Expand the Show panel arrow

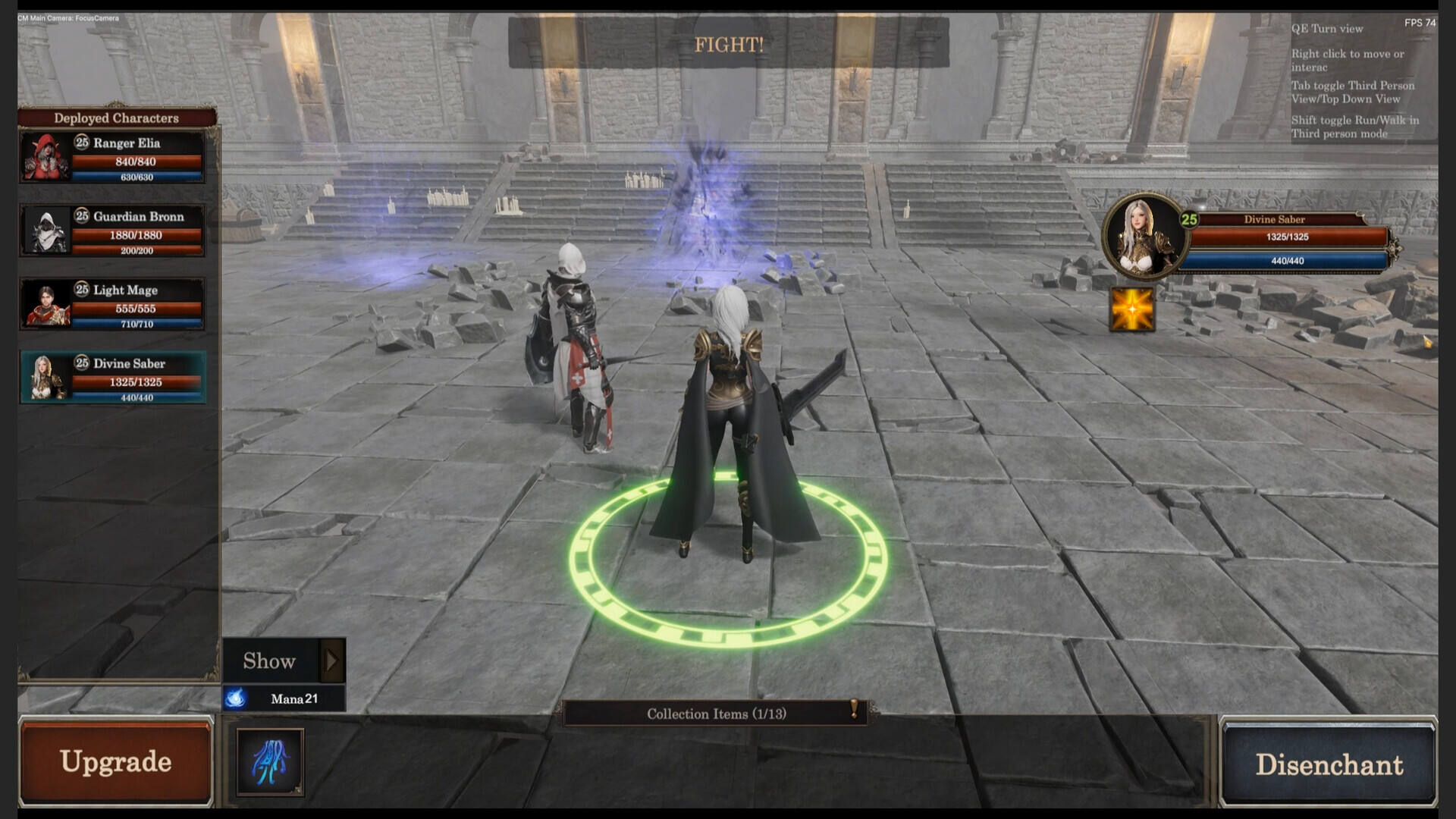point(331,661)
